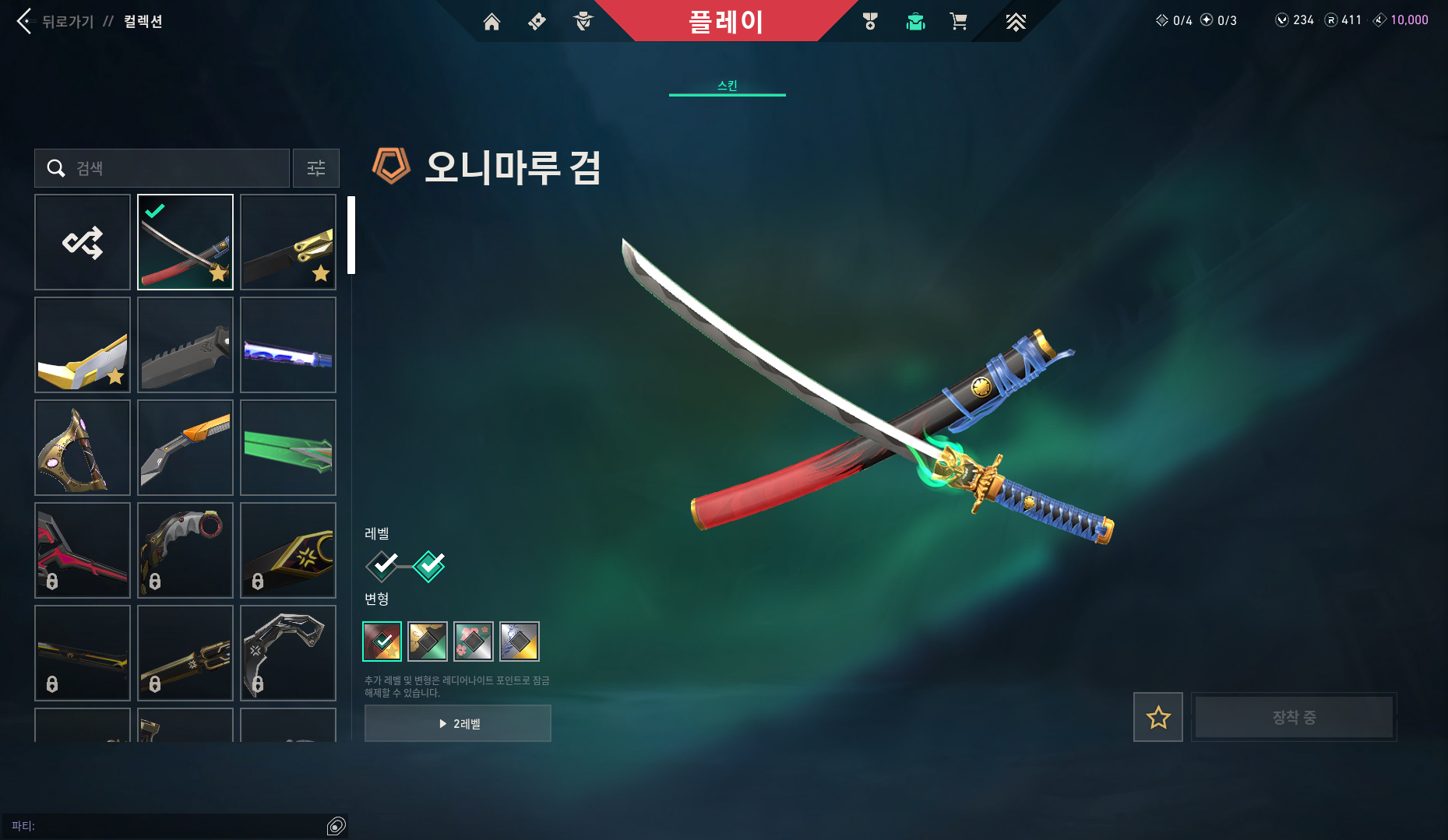Click the battle pass ticket icon
Screen dimensions: 1448x840
pyautogui.click(x=535, y=22)
